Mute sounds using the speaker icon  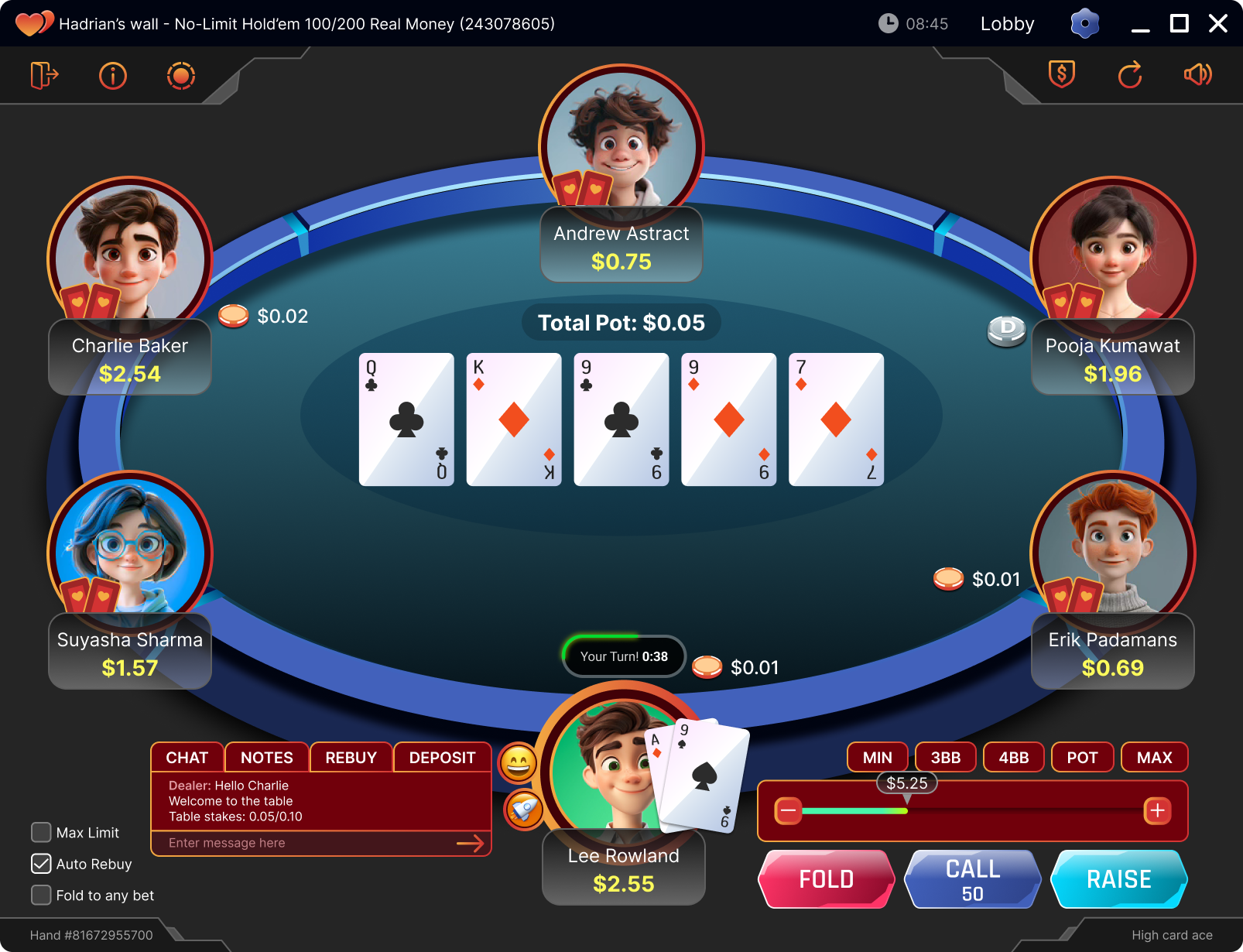(1197, 74)
